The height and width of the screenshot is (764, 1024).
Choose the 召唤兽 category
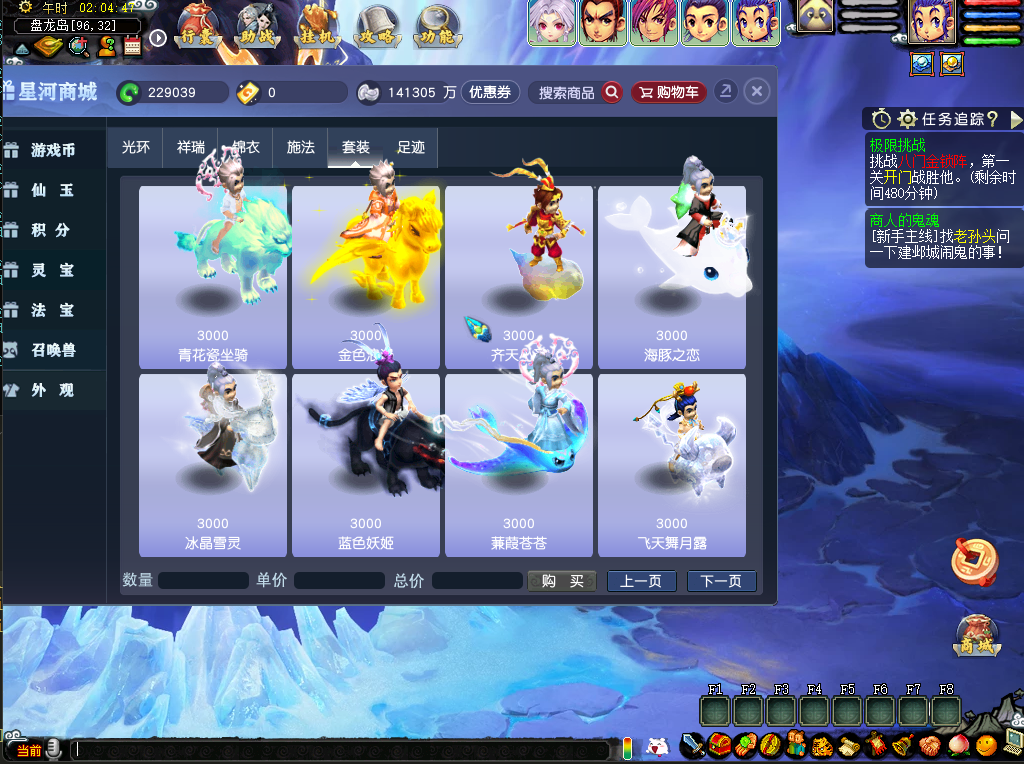point(53,350)
